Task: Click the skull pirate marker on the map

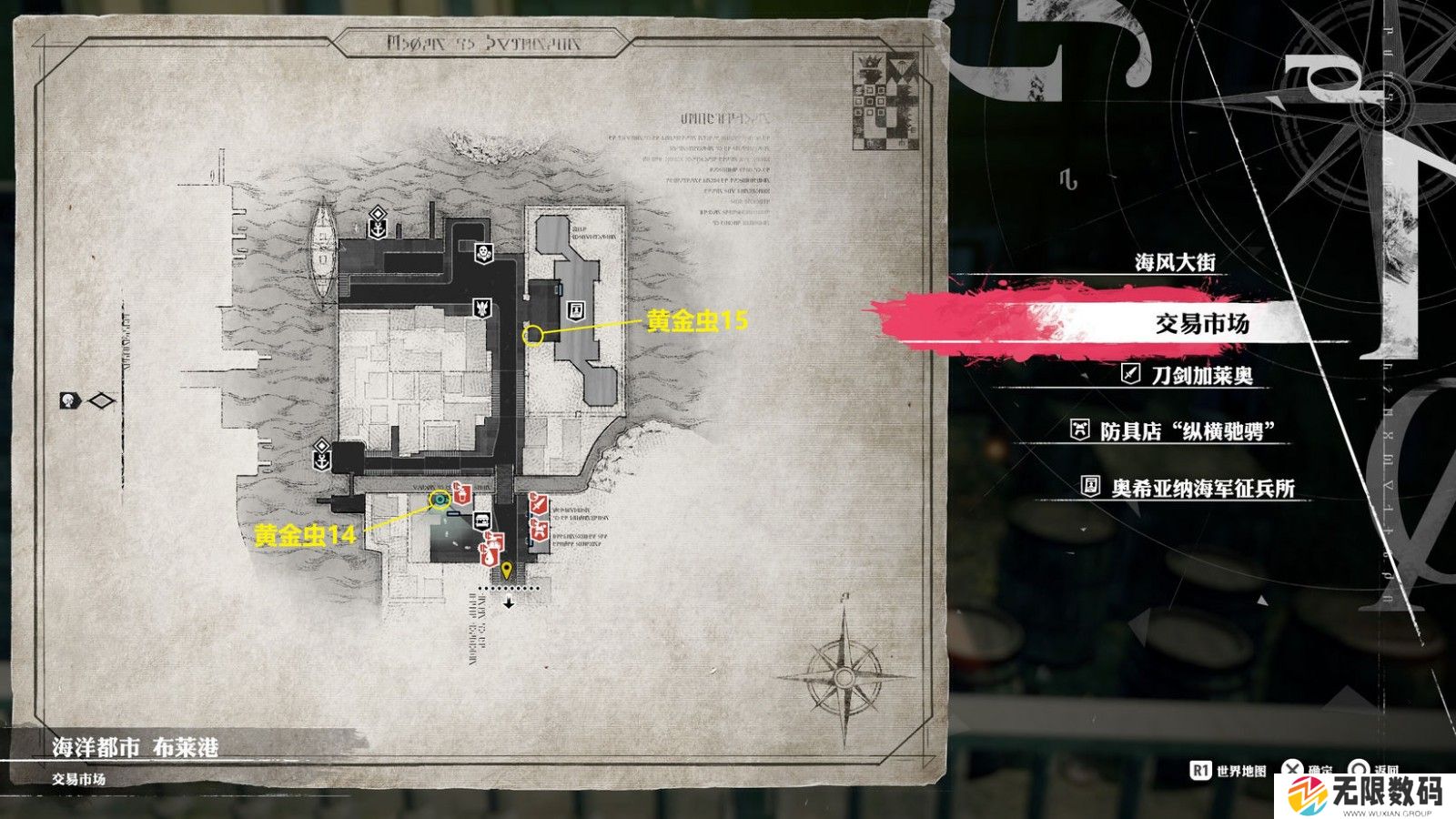Action: tap(484, 253)
